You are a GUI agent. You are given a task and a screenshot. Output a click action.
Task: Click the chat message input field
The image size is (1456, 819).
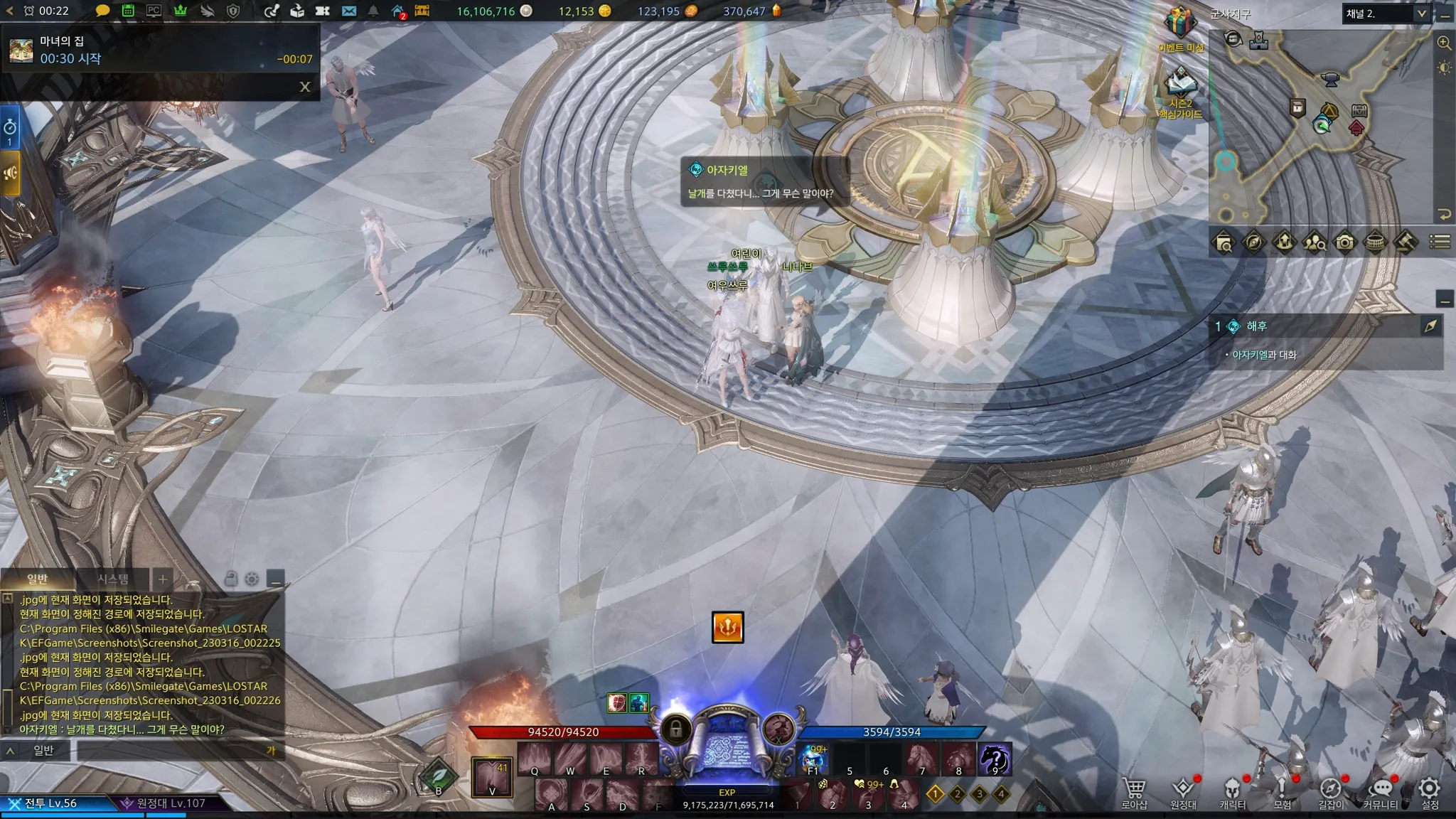[171, 750]
